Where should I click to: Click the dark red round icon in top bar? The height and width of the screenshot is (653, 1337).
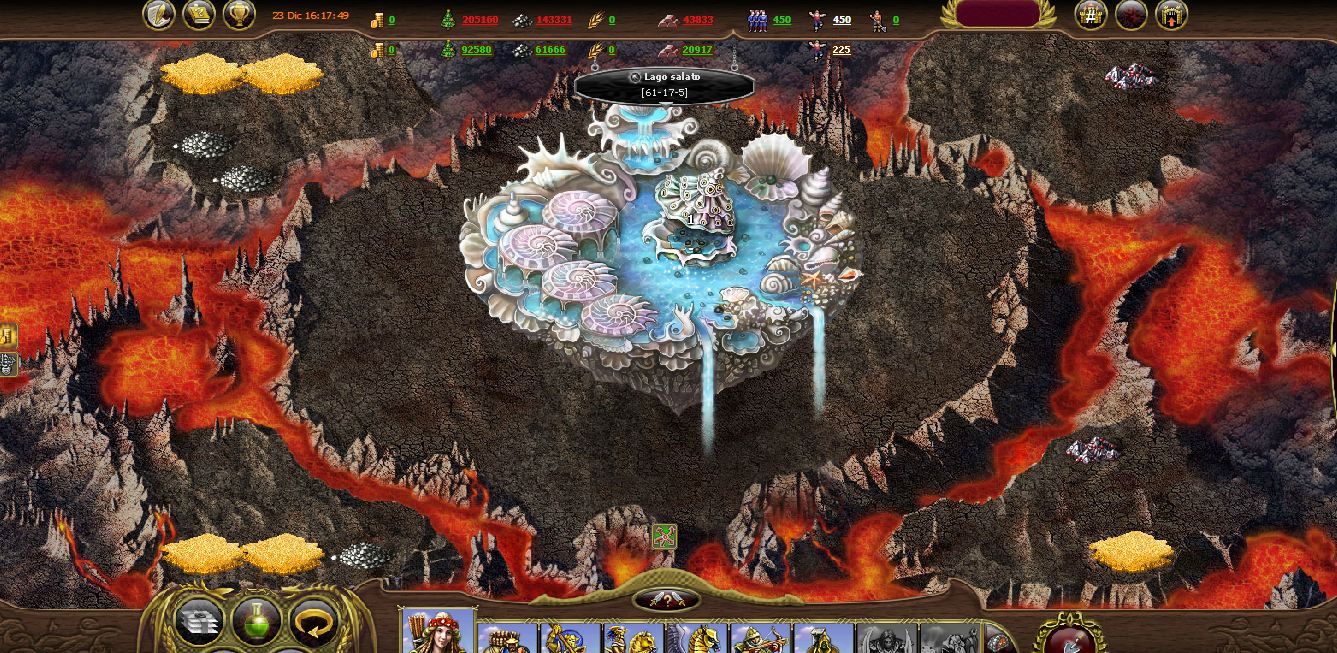(x=1131, y=15)
